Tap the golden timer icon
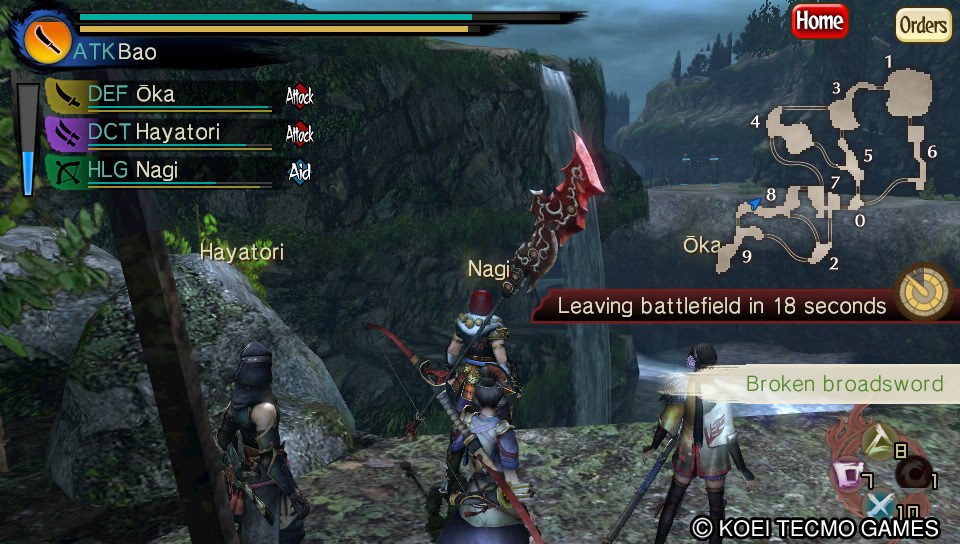Viewport: 960px width, 544px height. coord(923,292)
